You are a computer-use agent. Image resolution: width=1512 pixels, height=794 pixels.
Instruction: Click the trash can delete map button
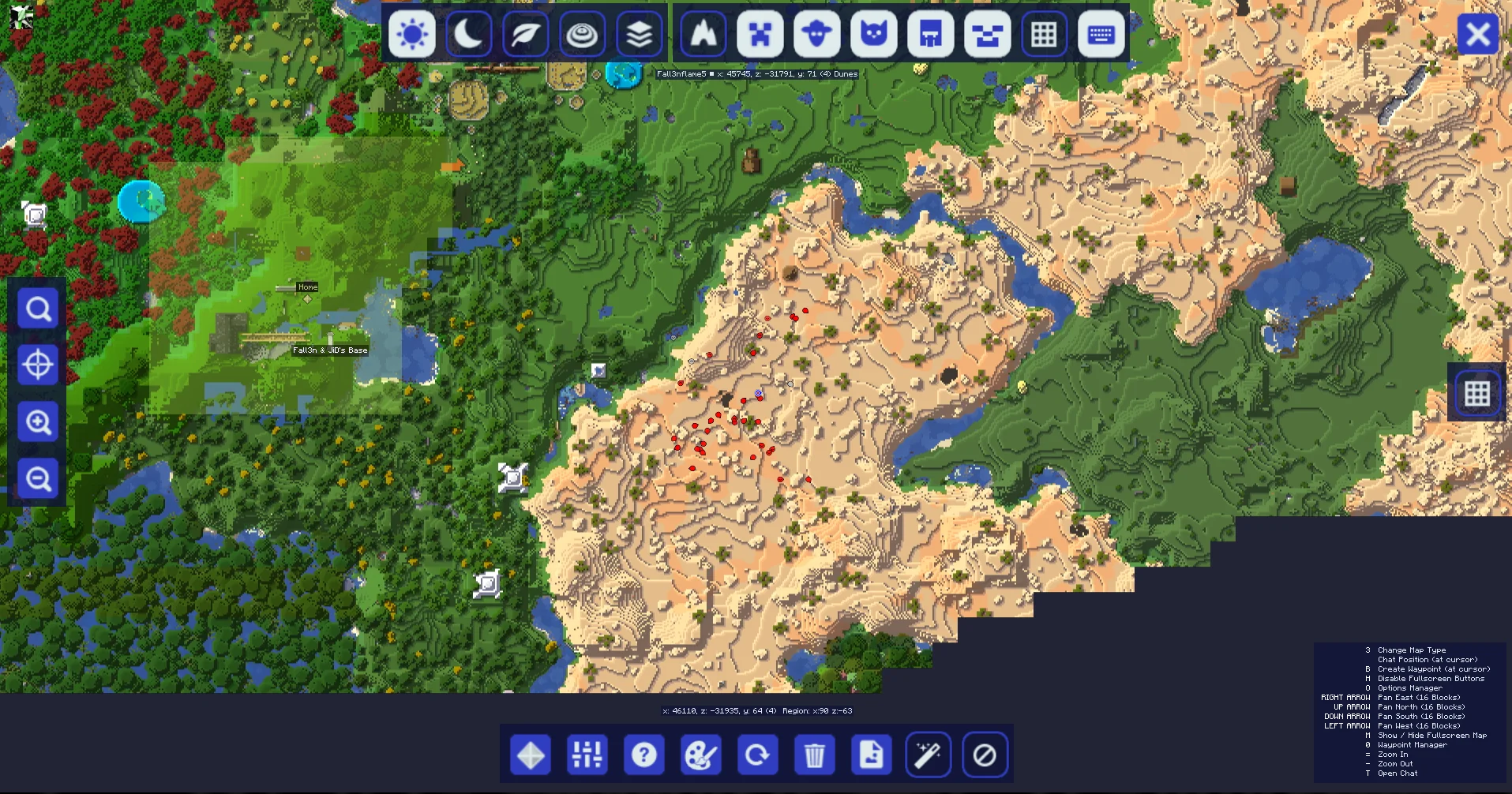coord(815,755)
